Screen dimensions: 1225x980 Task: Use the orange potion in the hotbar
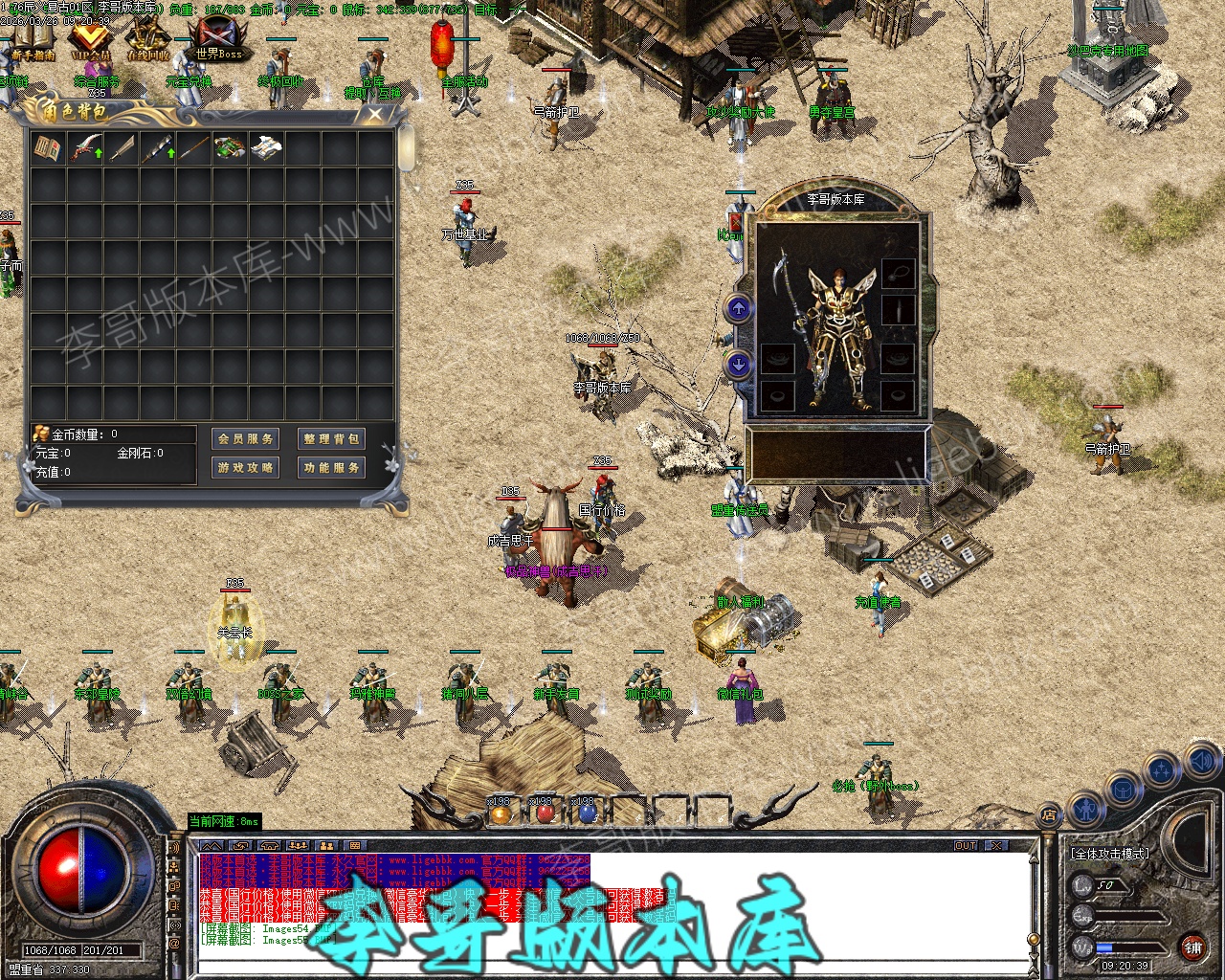tap(500, 813)
